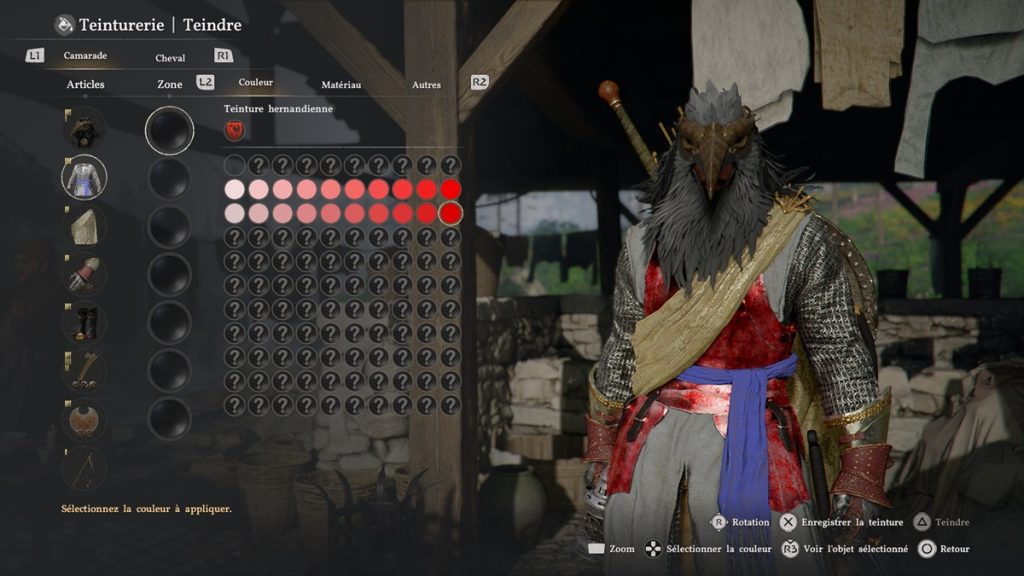
Task: Select the round amulet article
Action: pyautogui.click(x=85, y=418)
